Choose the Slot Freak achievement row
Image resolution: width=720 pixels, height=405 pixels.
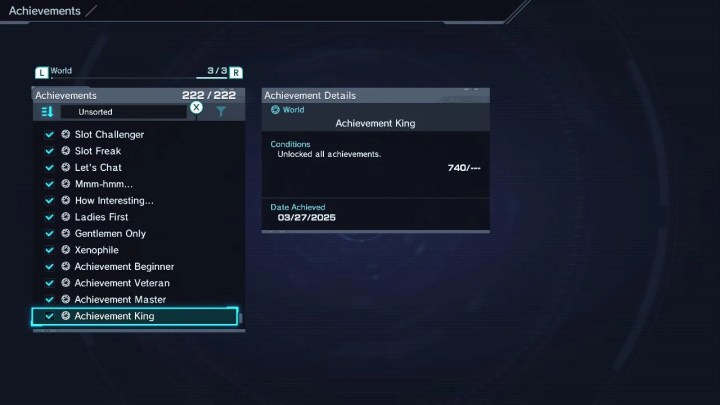[98, 151]
